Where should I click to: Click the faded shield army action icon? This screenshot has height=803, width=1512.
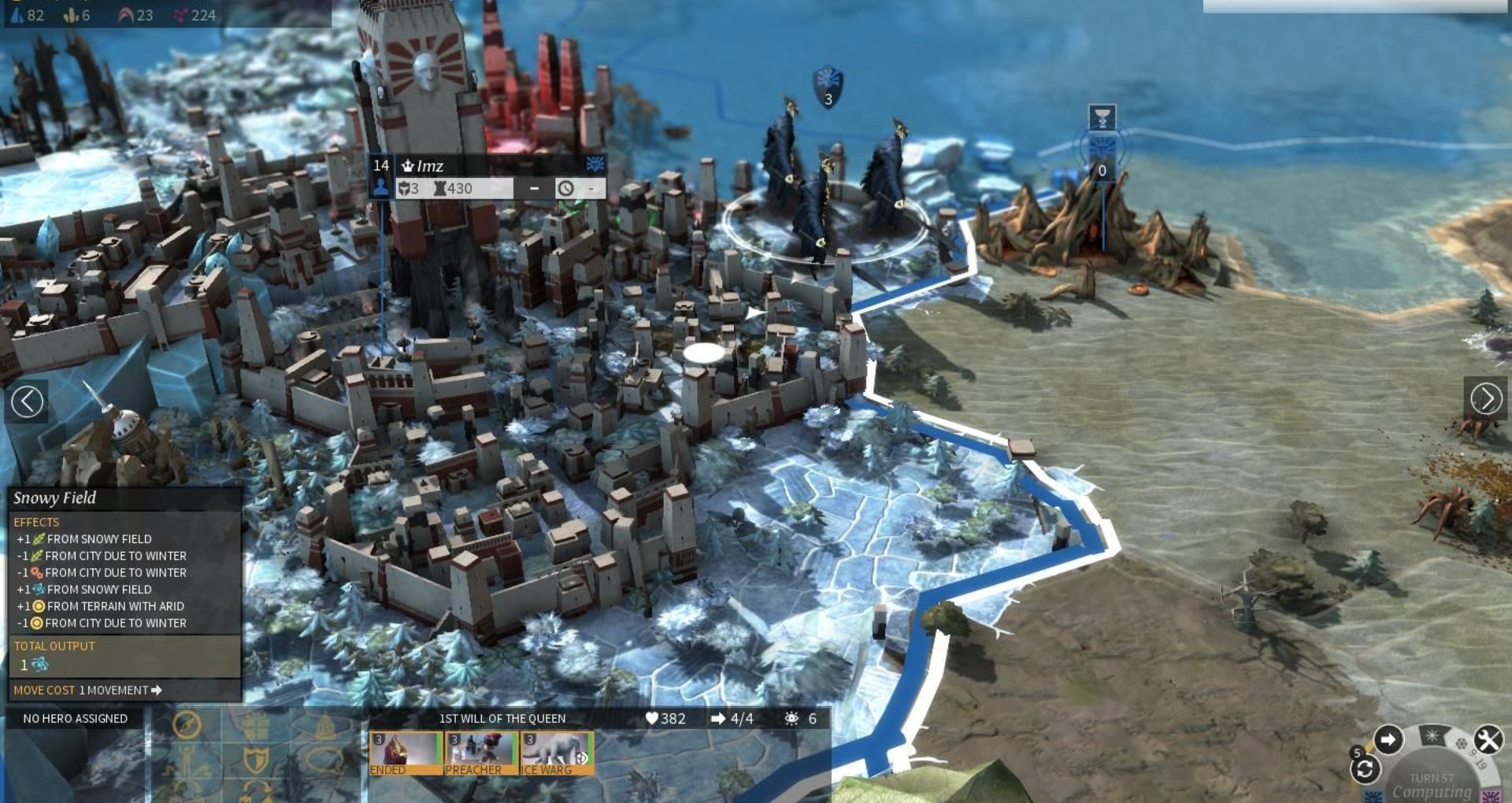tap(256, 760)
